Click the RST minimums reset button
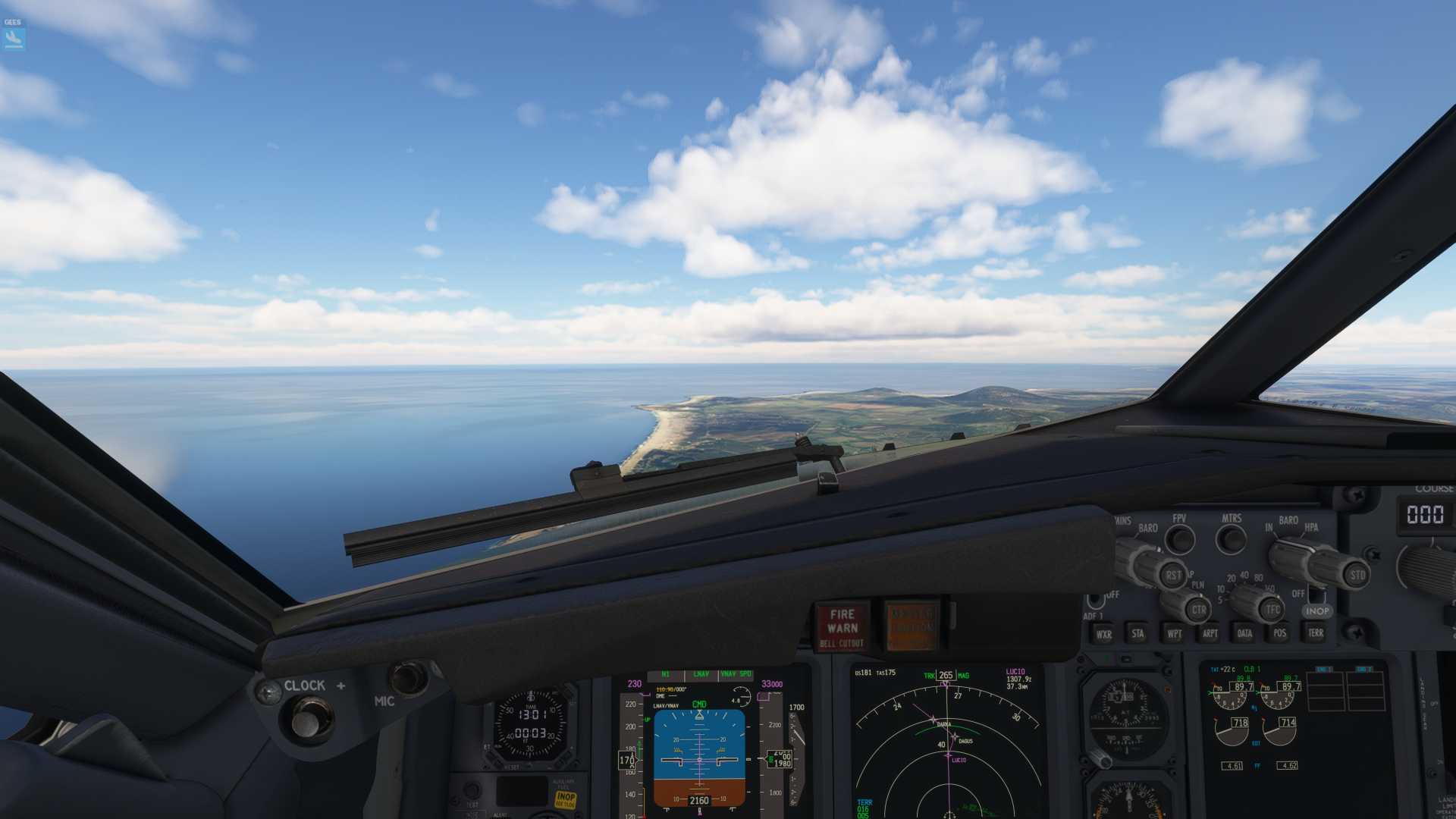 1172,575
